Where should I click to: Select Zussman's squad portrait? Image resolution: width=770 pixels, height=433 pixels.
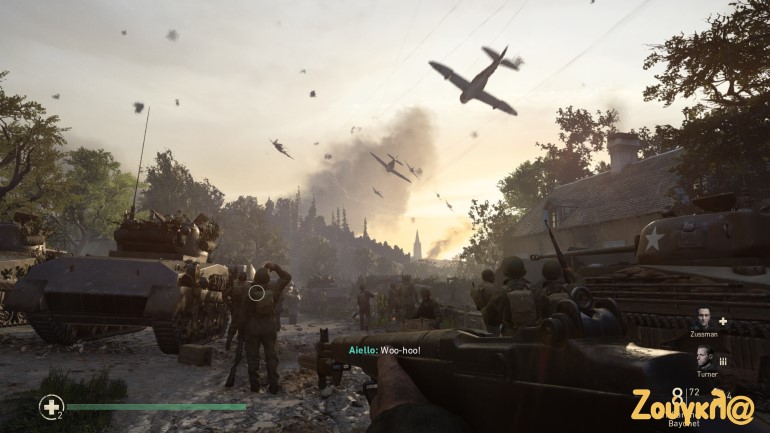tap(703, 320)
